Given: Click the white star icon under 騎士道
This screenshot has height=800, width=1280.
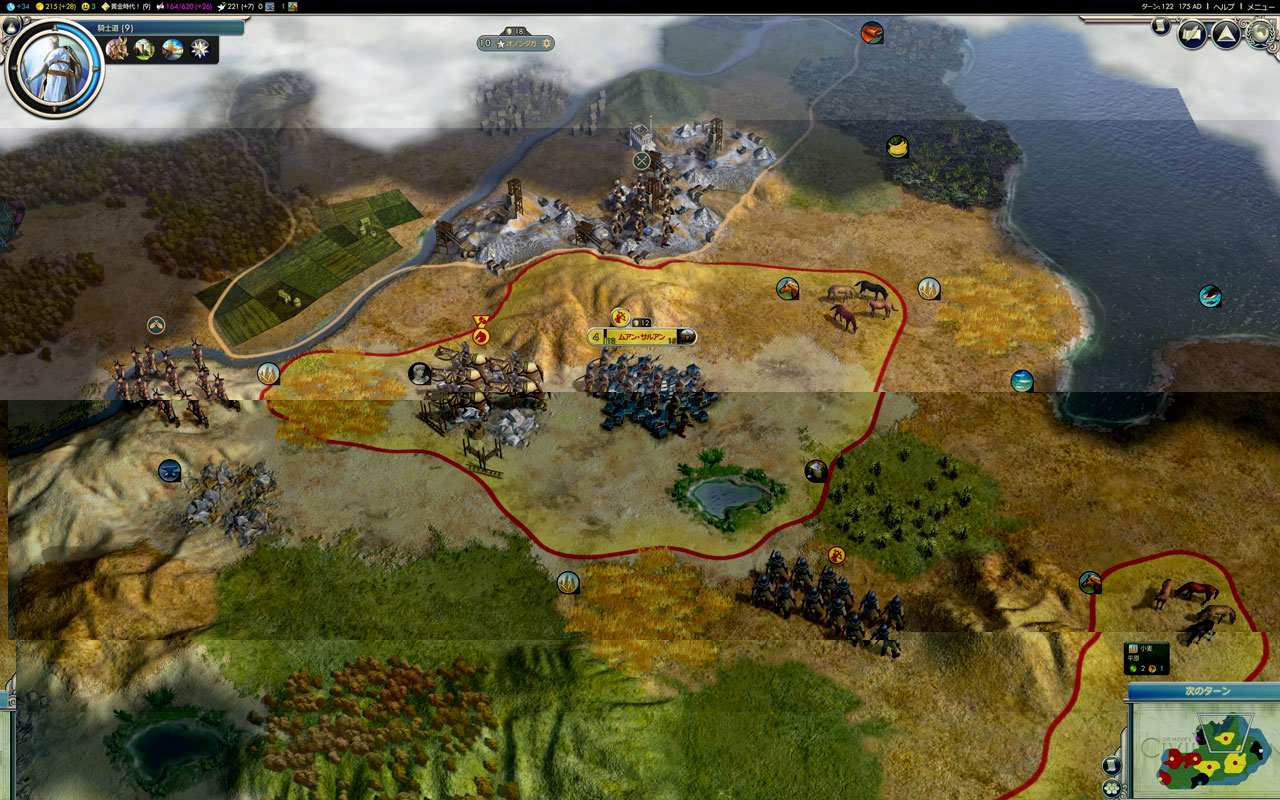Looking at the screenshot, I should click(201, 48).
